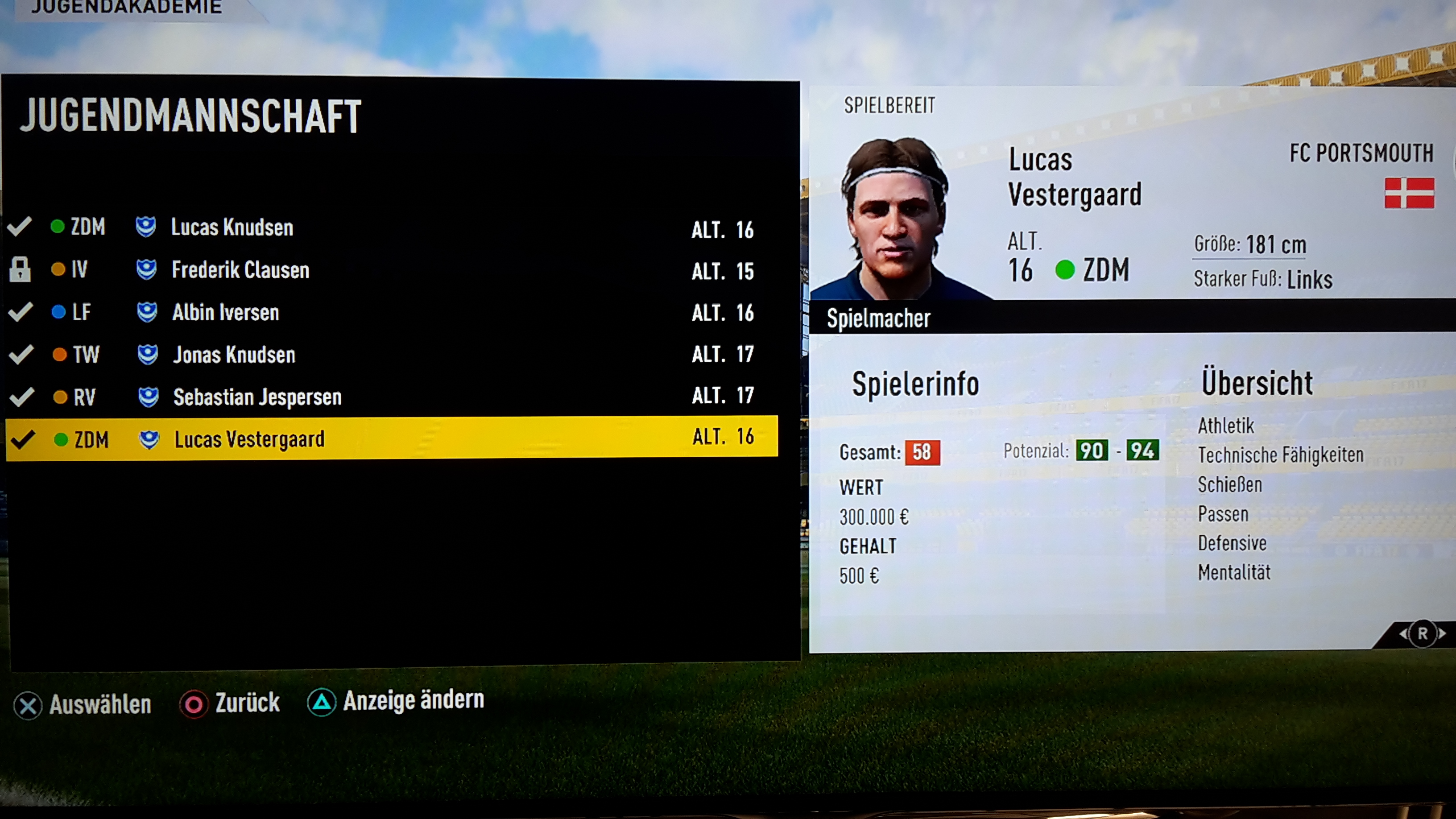Viewport: 1456px width, 819px height.
Task: Pick left forward Albin Iversen
Action: [x=226, y=312]
